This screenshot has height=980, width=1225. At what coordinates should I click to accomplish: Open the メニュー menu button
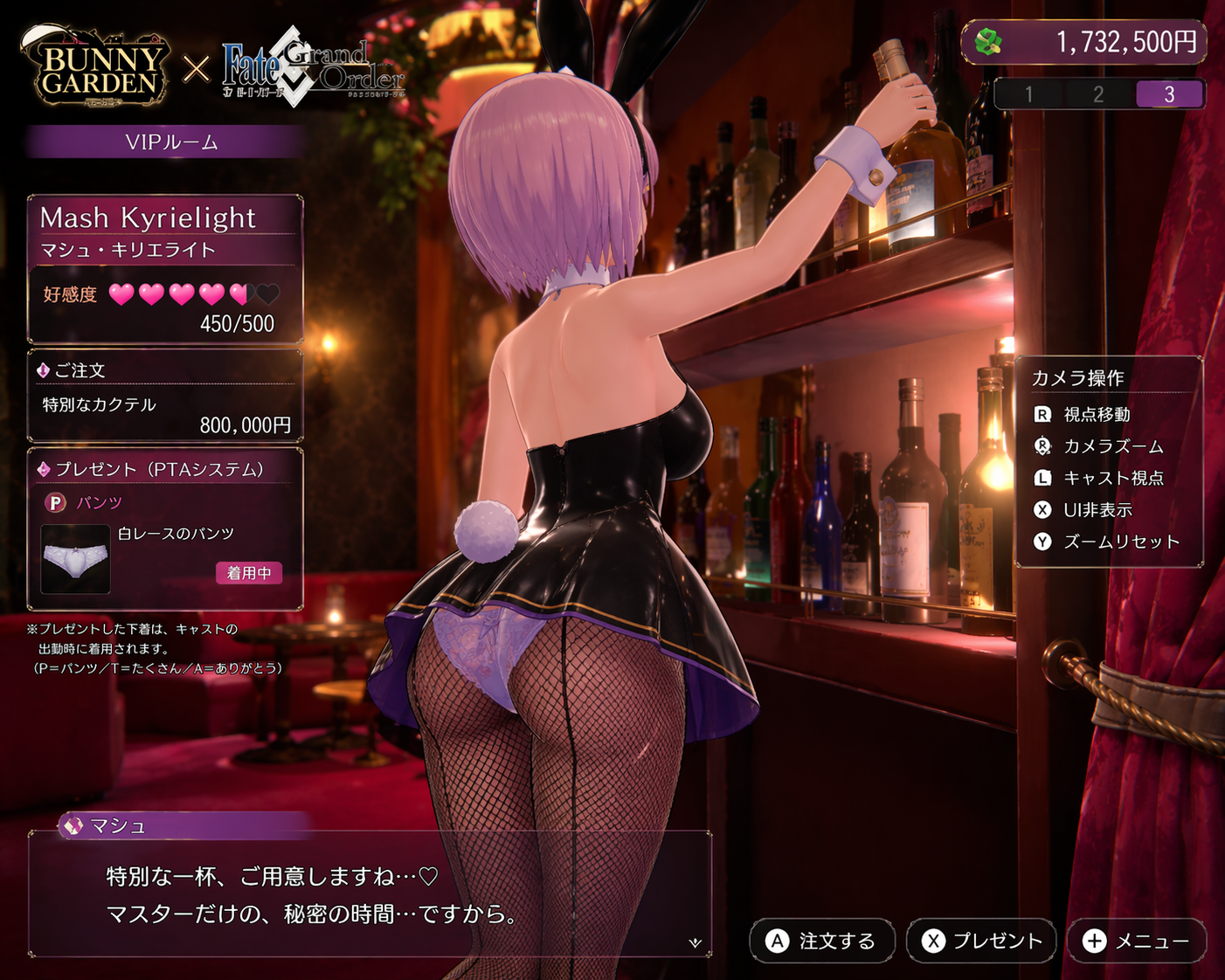click(1136, 941)
